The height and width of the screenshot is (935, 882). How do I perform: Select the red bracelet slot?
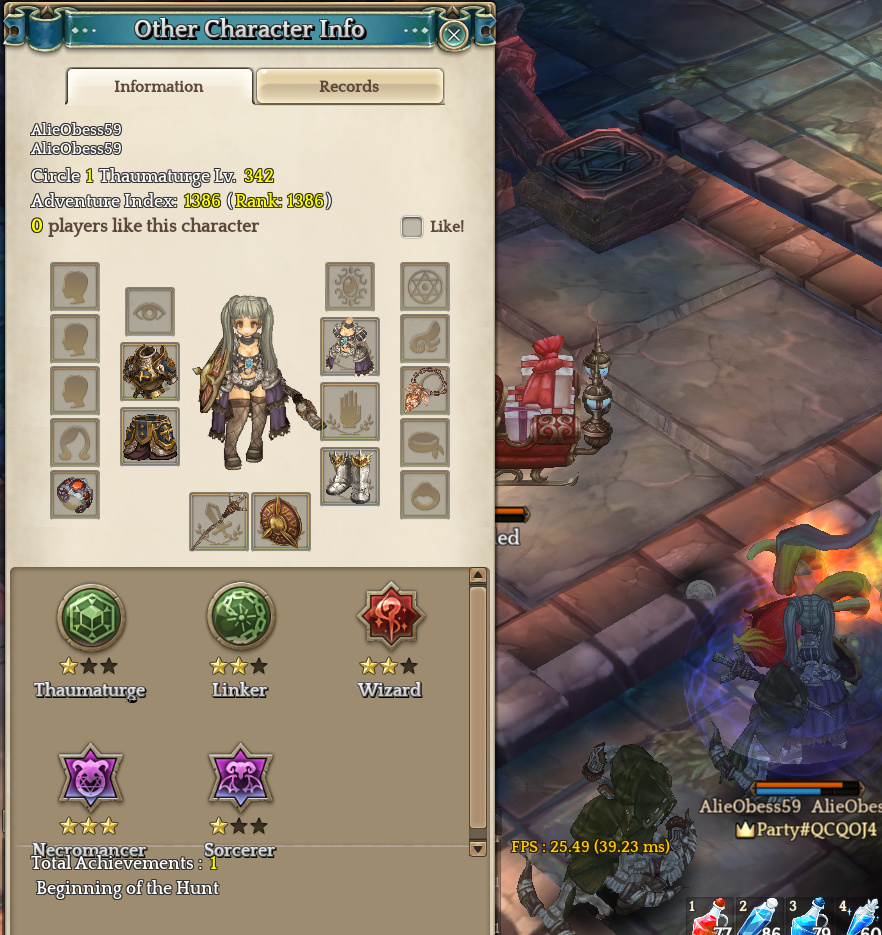(x=75, y=495)
